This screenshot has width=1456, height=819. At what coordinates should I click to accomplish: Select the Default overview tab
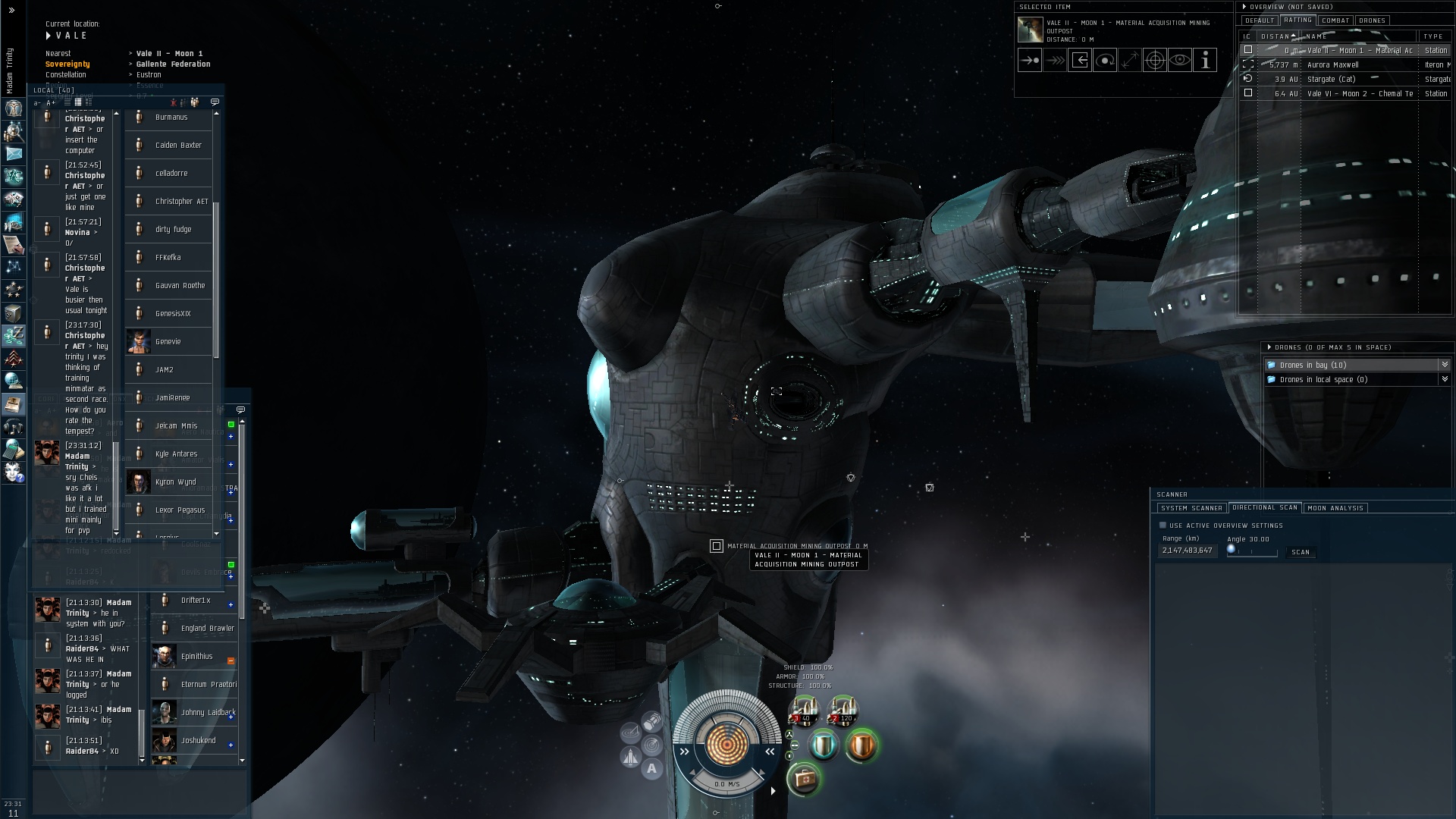point(1259,20)
